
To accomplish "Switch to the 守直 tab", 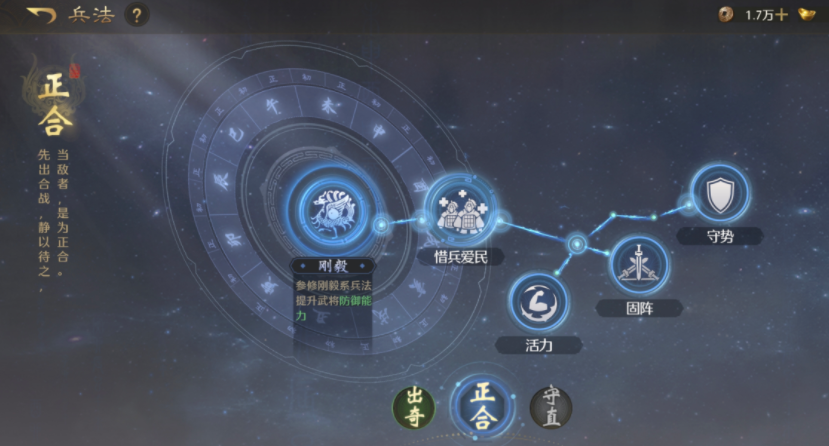I will 550,407.
